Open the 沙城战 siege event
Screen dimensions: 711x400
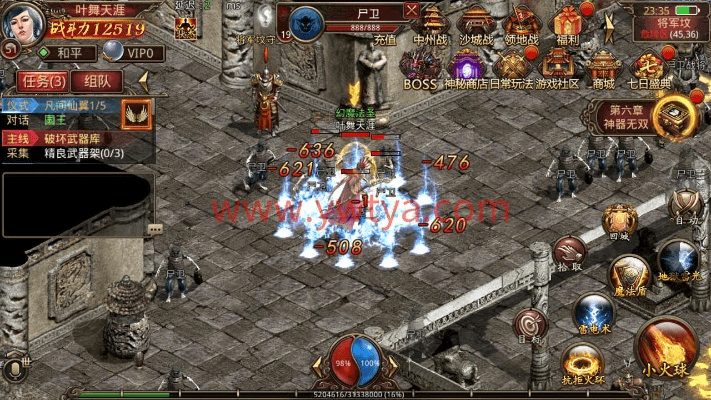(475, 25)
